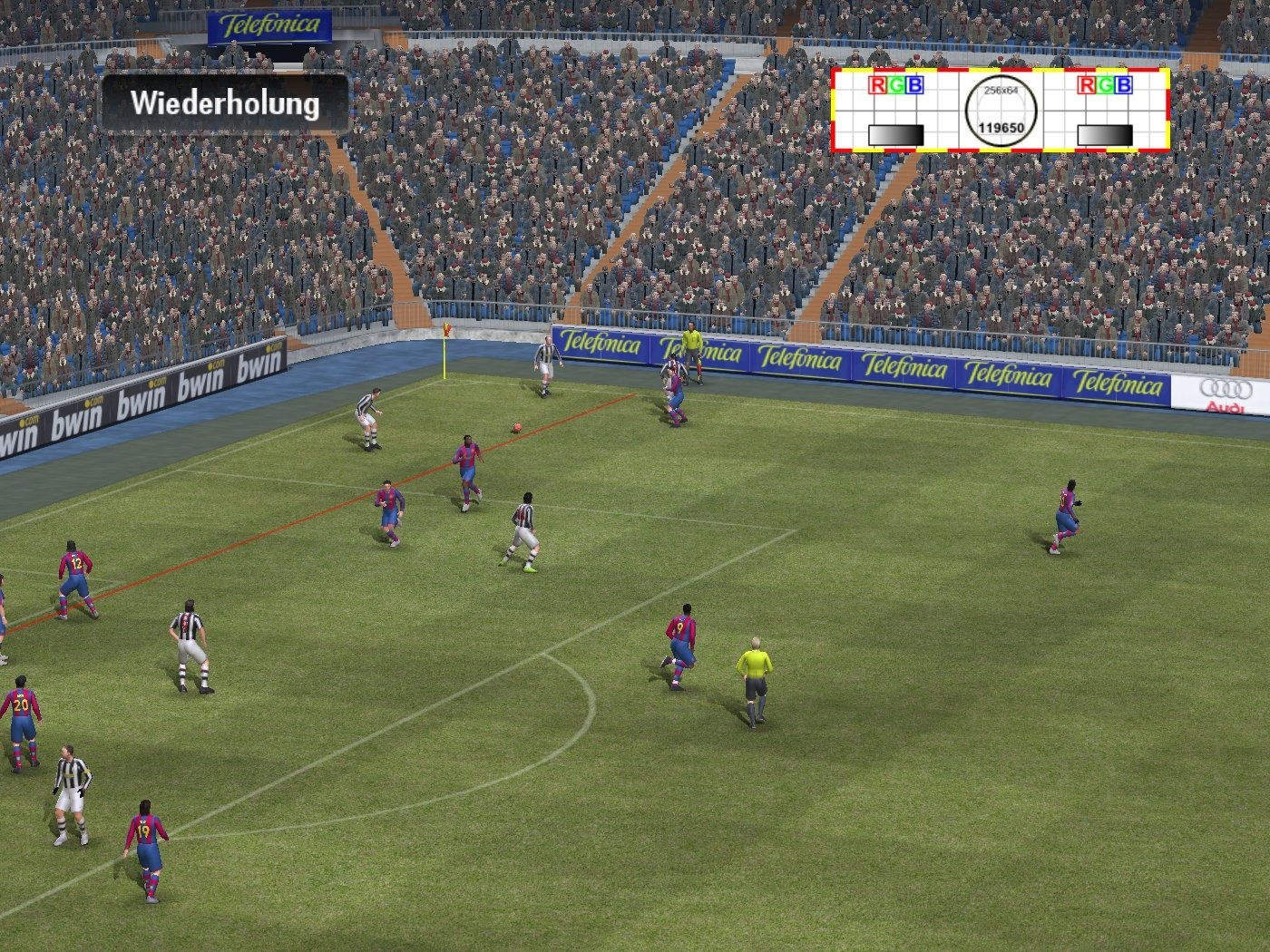The height and width of the screenshot is (952, 1270).
Task: Click the 256x64 circle showing 119650
Action: click(x=1001, y=109)
